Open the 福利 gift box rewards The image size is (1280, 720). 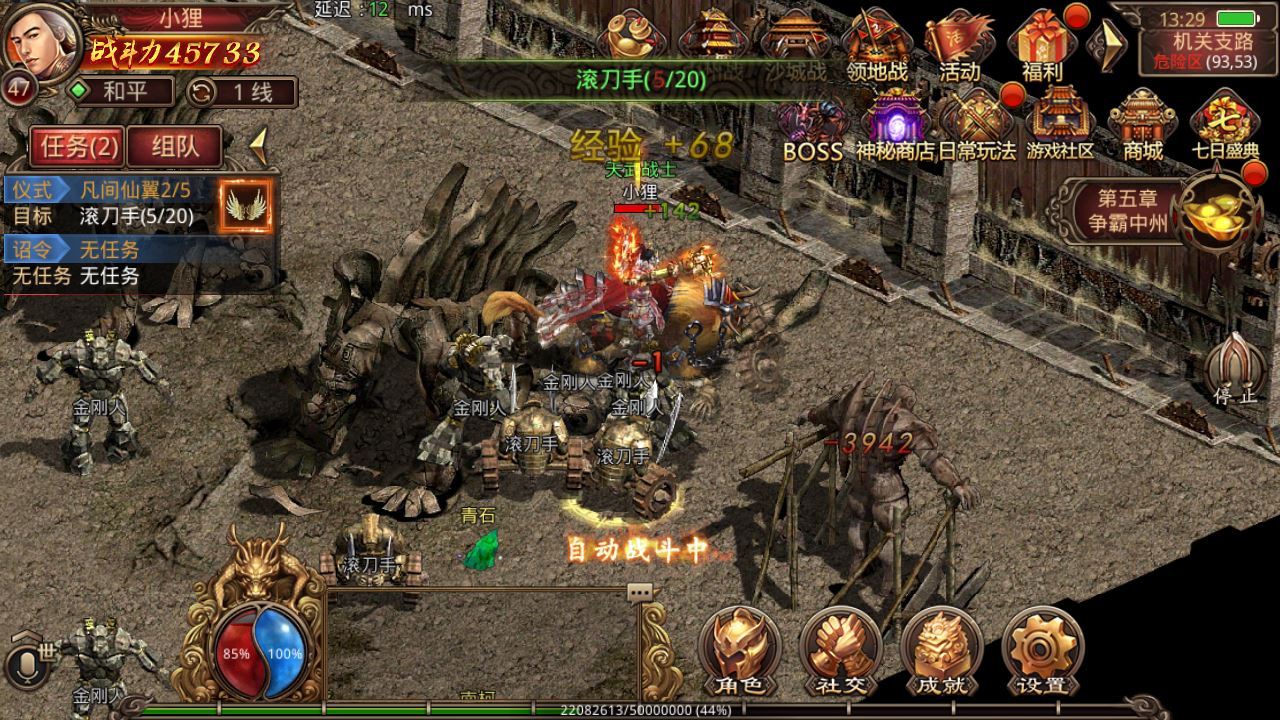(1041, 45)
